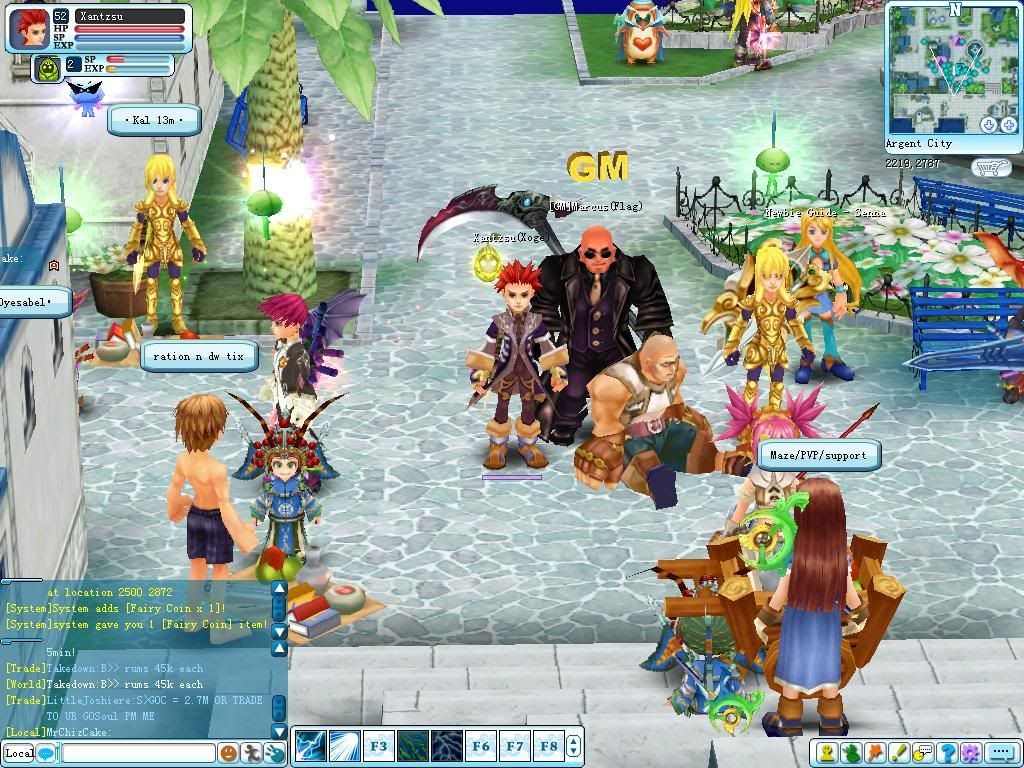Open the yellow character info icon
The width and height of the screenshot is (1024, 768).
coord(828,753)
